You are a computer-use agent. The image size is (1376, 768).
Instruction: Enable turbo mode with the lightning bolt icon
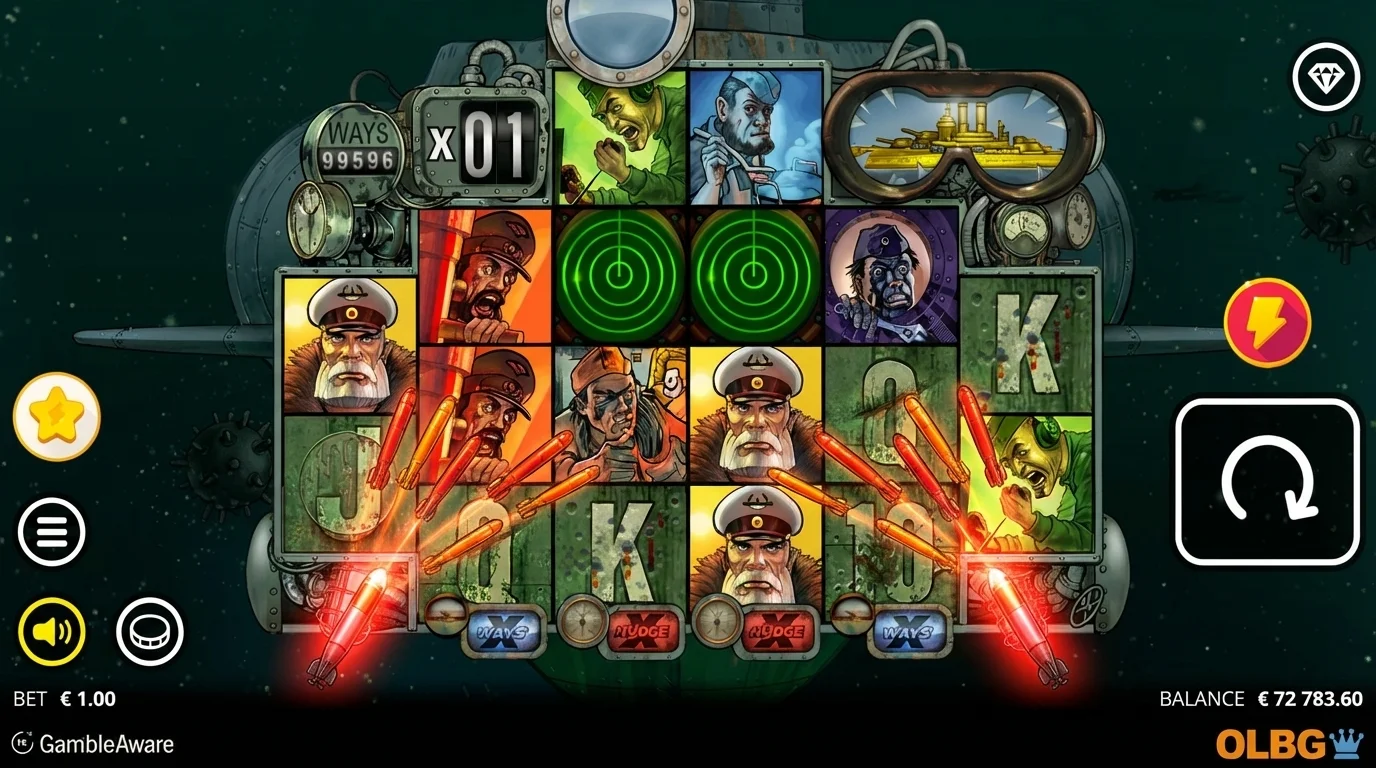tap(1265, 322)
